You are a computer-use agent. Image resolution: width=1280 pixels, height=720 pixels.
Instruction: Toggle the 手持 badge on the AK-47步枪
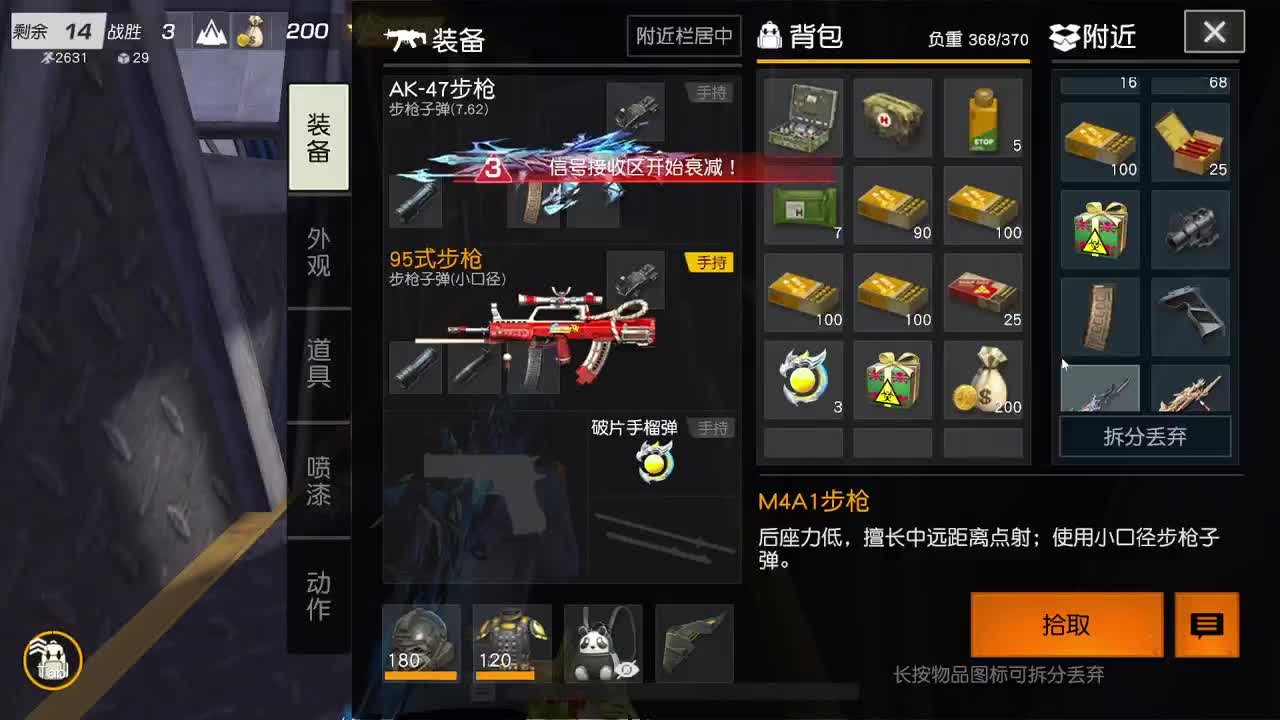[x=711, y=92]
